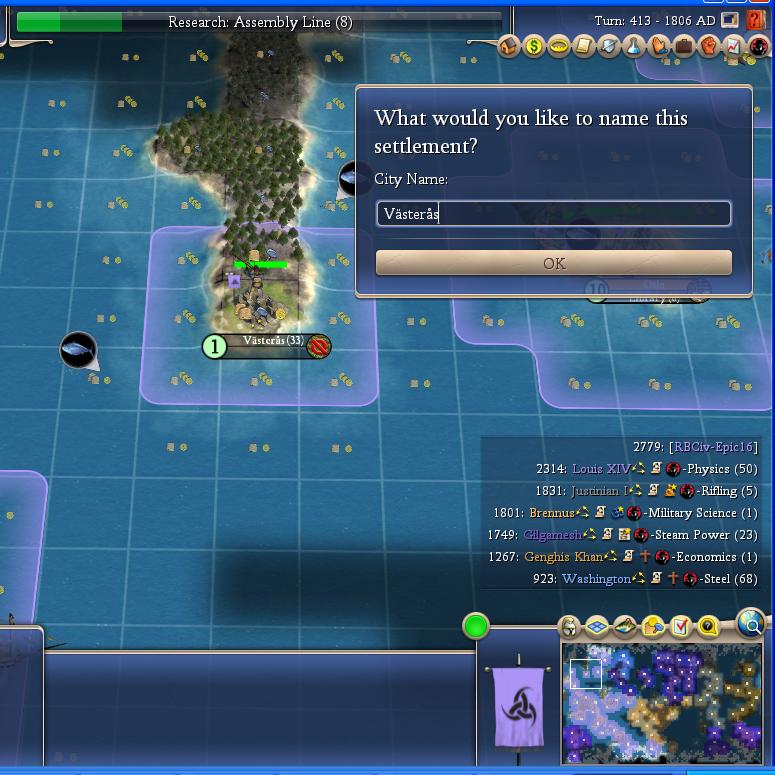The image size is (775, 775).
Task: Open the Domestic Advisor house icon
Action: (510, 46)
